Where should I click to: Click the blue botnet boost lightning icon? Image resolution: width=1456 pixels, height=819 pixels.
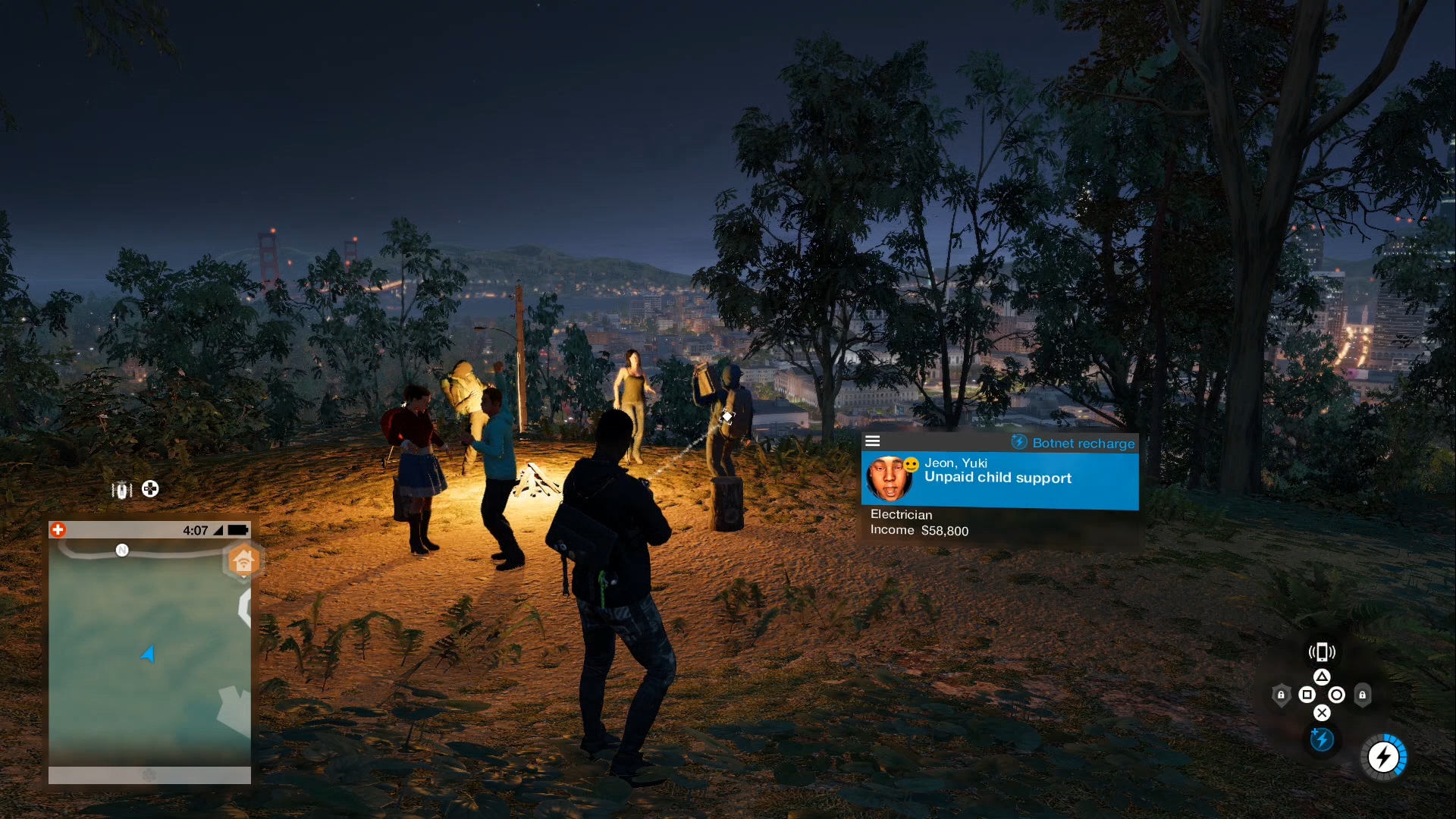click(x=1323, y=740)
